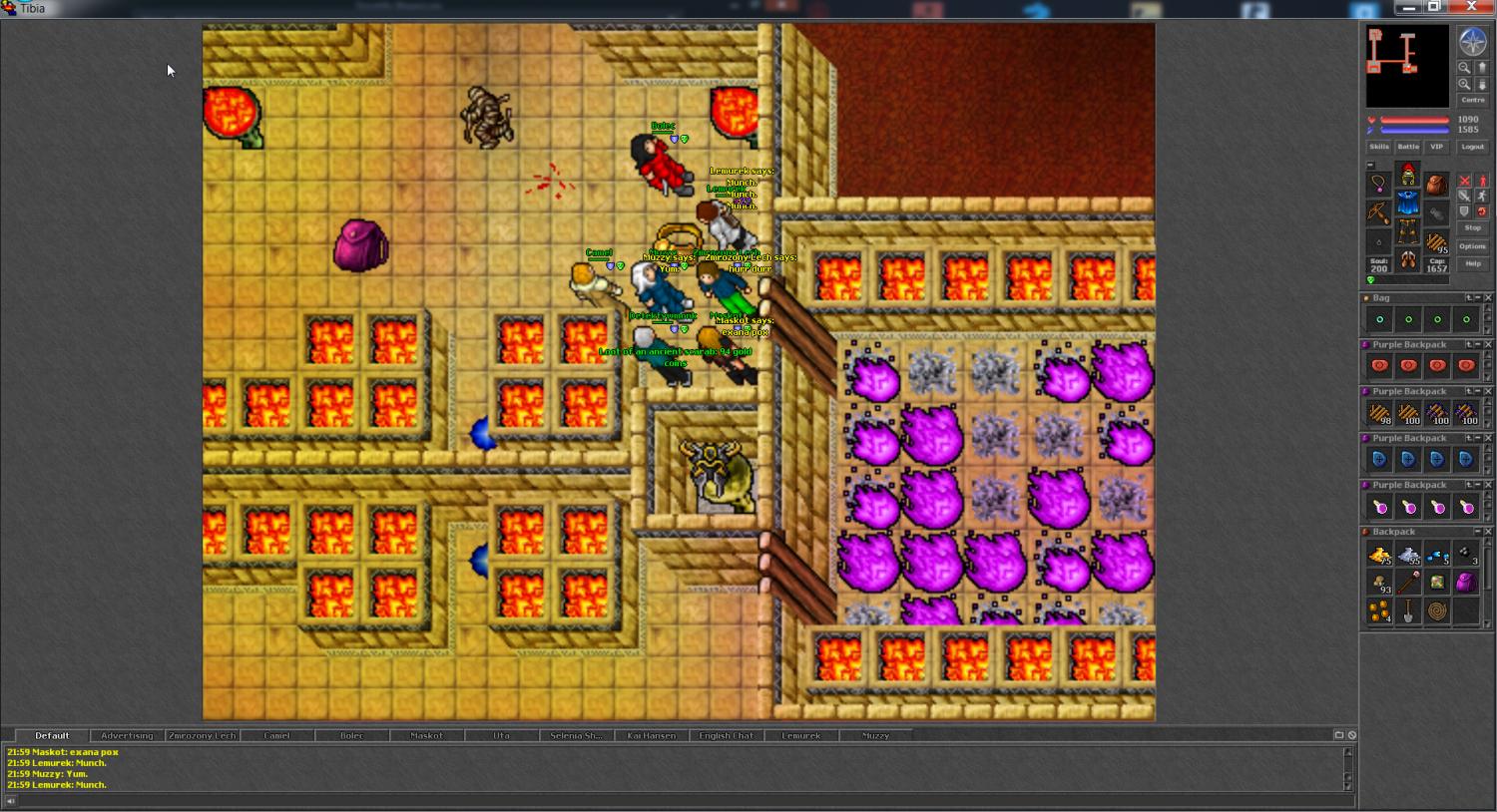Viewport: 1497px width, 812px height.
Task: Centre the minimap view
Action: (x=1472, y=100)
